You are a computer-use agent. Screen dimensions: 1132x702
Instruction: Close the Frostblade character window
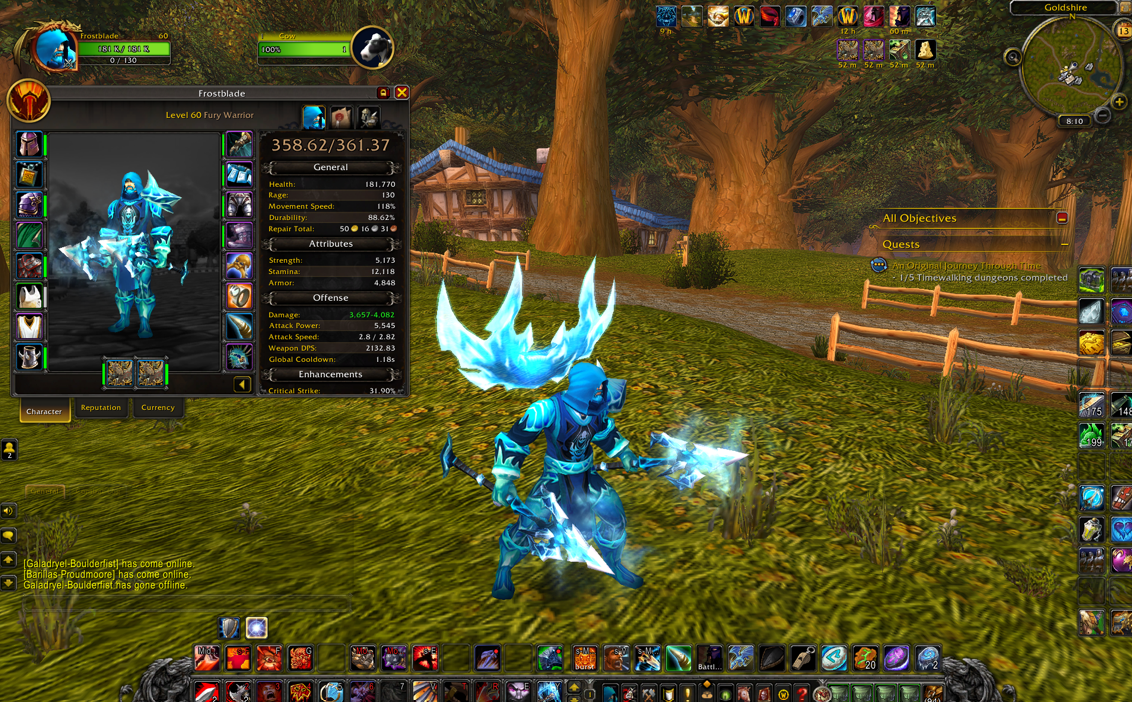click(x=401, y=93)
